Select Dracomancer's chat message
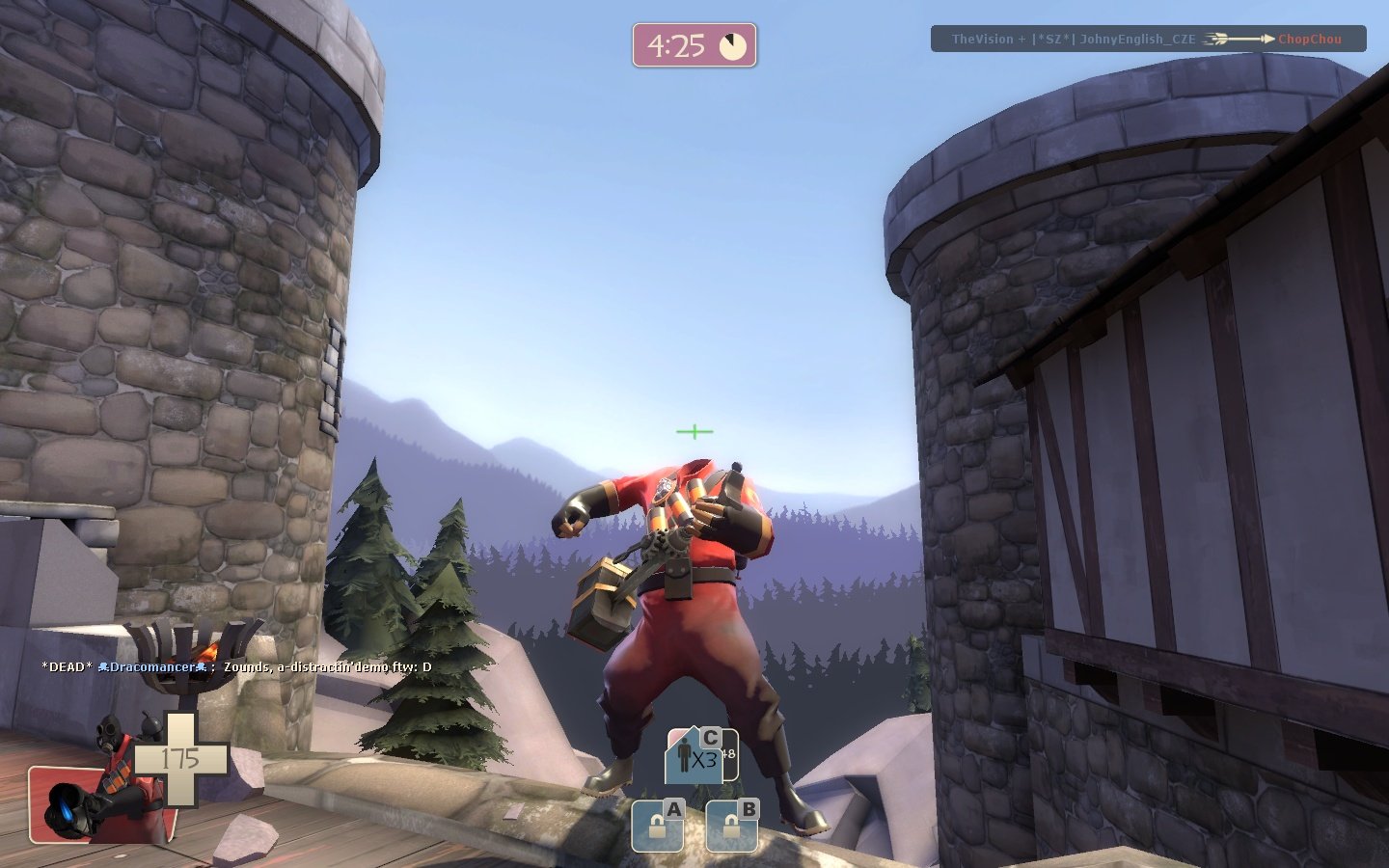 pos(236,666)
